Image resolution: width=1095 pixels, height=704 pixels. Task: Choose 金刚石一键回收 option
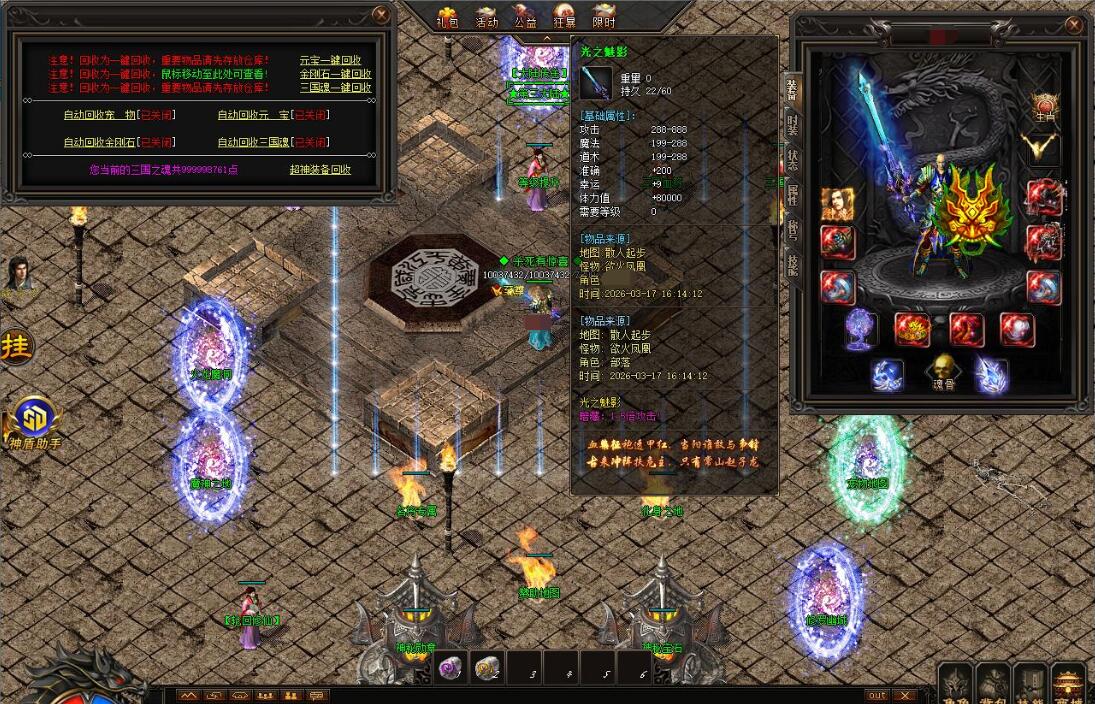[x=335, y=74]
